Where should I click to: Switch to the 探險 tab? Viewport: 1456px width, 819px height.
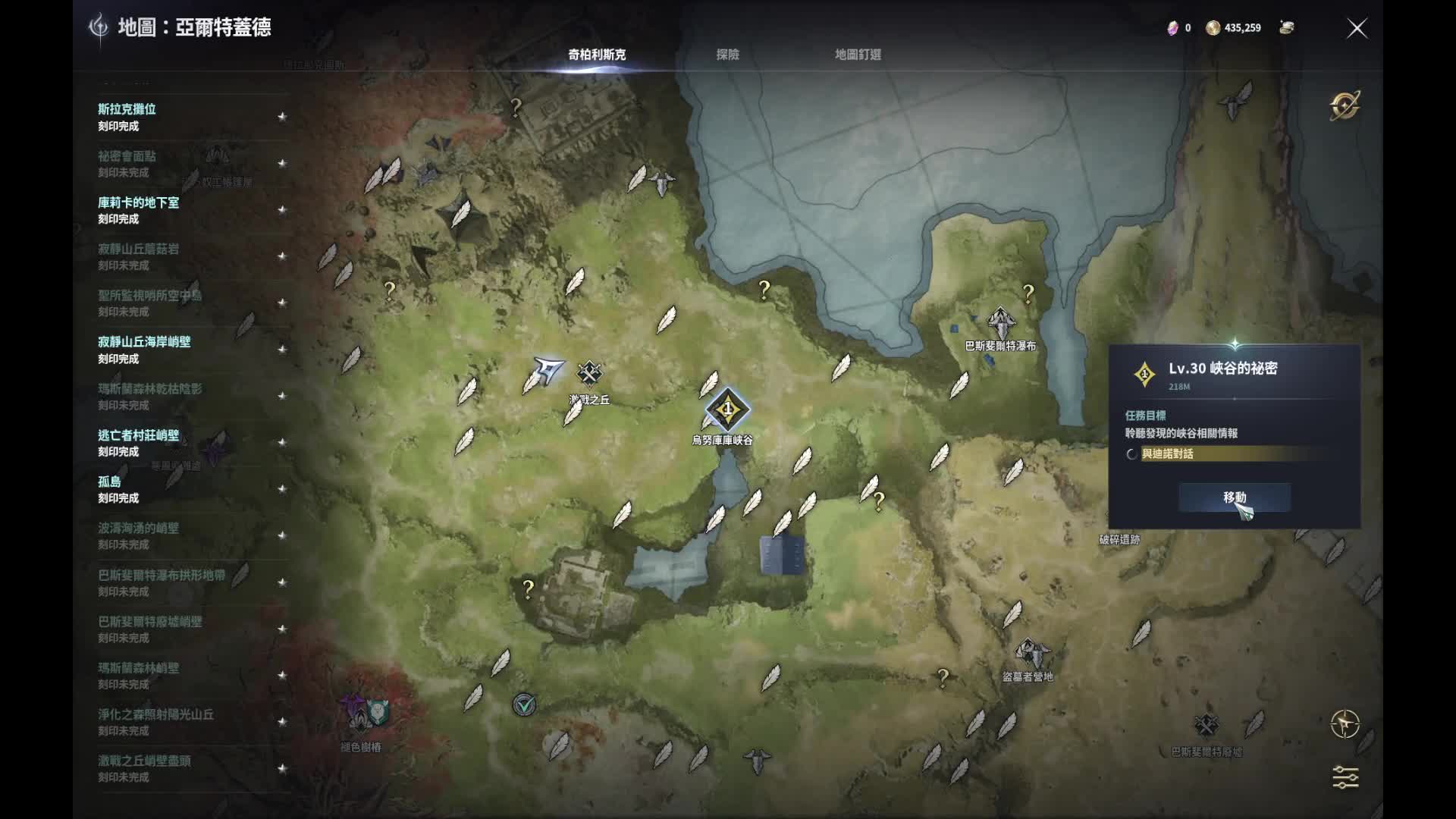tap(727, 55)
